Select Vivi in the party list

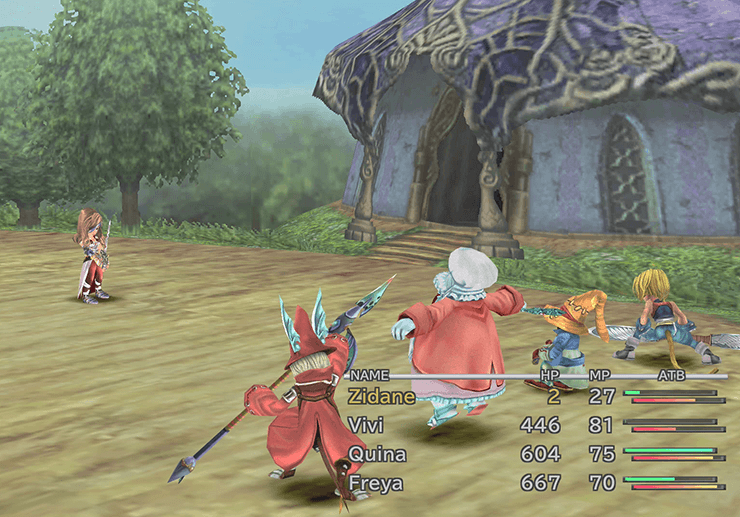click(366, 426)
